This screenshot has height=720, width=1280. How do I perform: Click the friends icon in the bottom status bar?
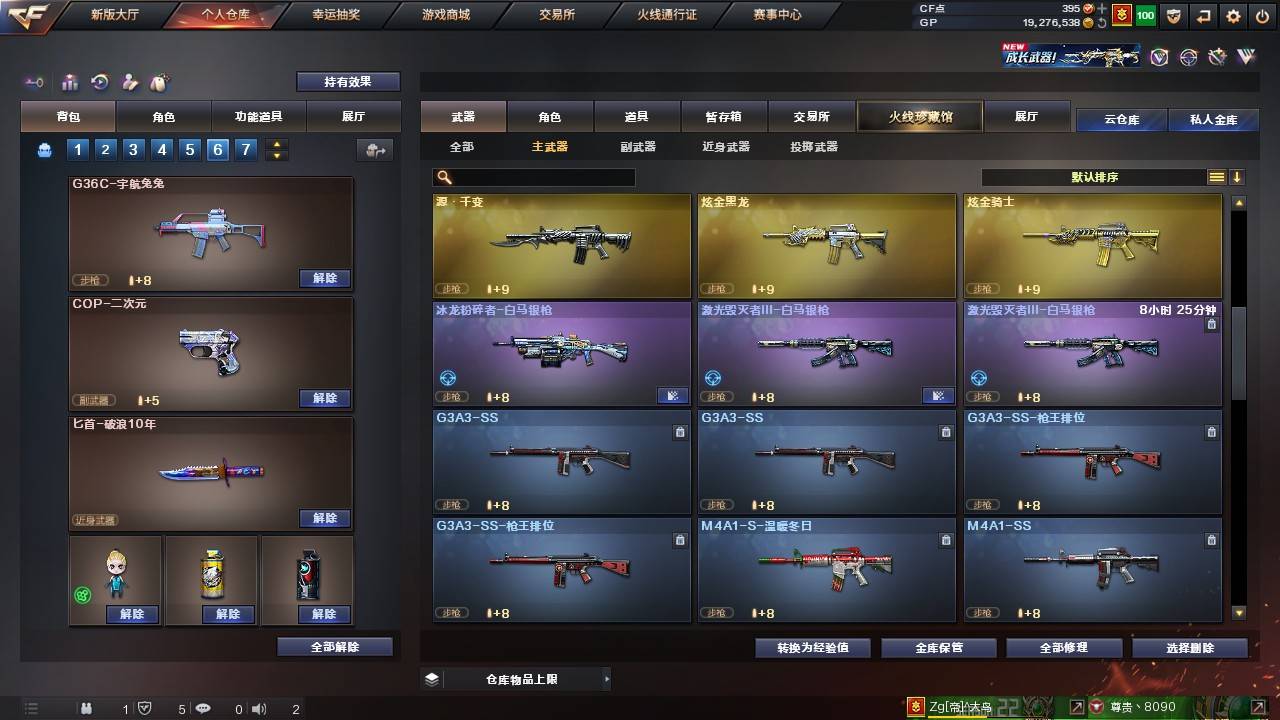coord(88,708)
